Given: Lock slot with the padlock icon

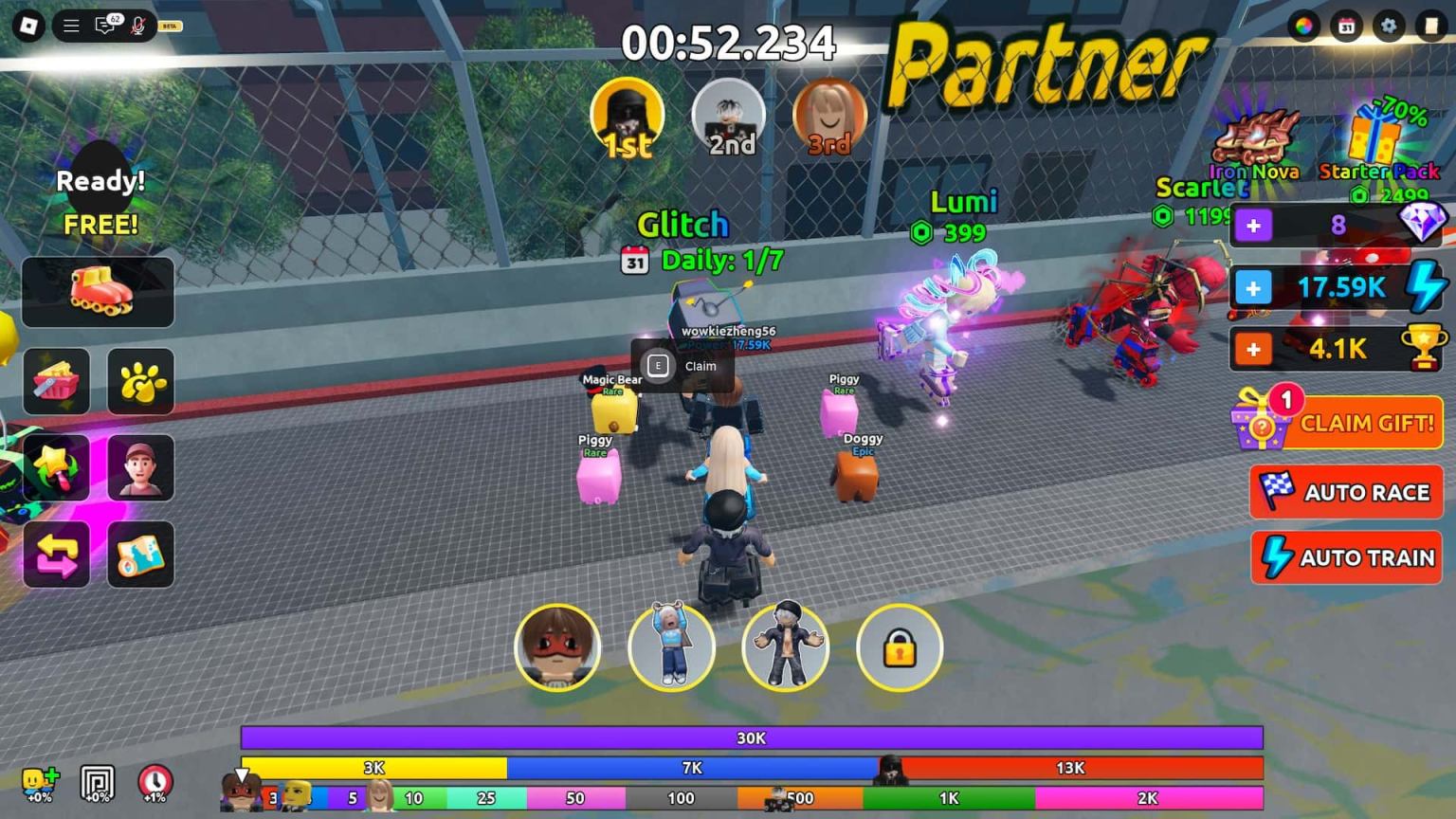Looking at the screenshot, I should 899,647.
